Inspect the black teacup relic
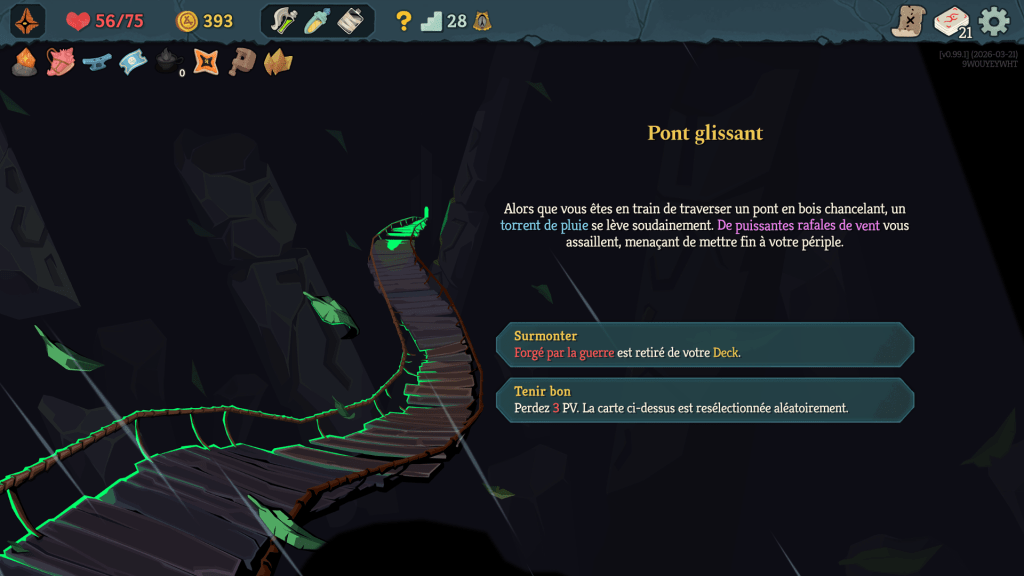The image size is (1024, 576). pos(168,63)
